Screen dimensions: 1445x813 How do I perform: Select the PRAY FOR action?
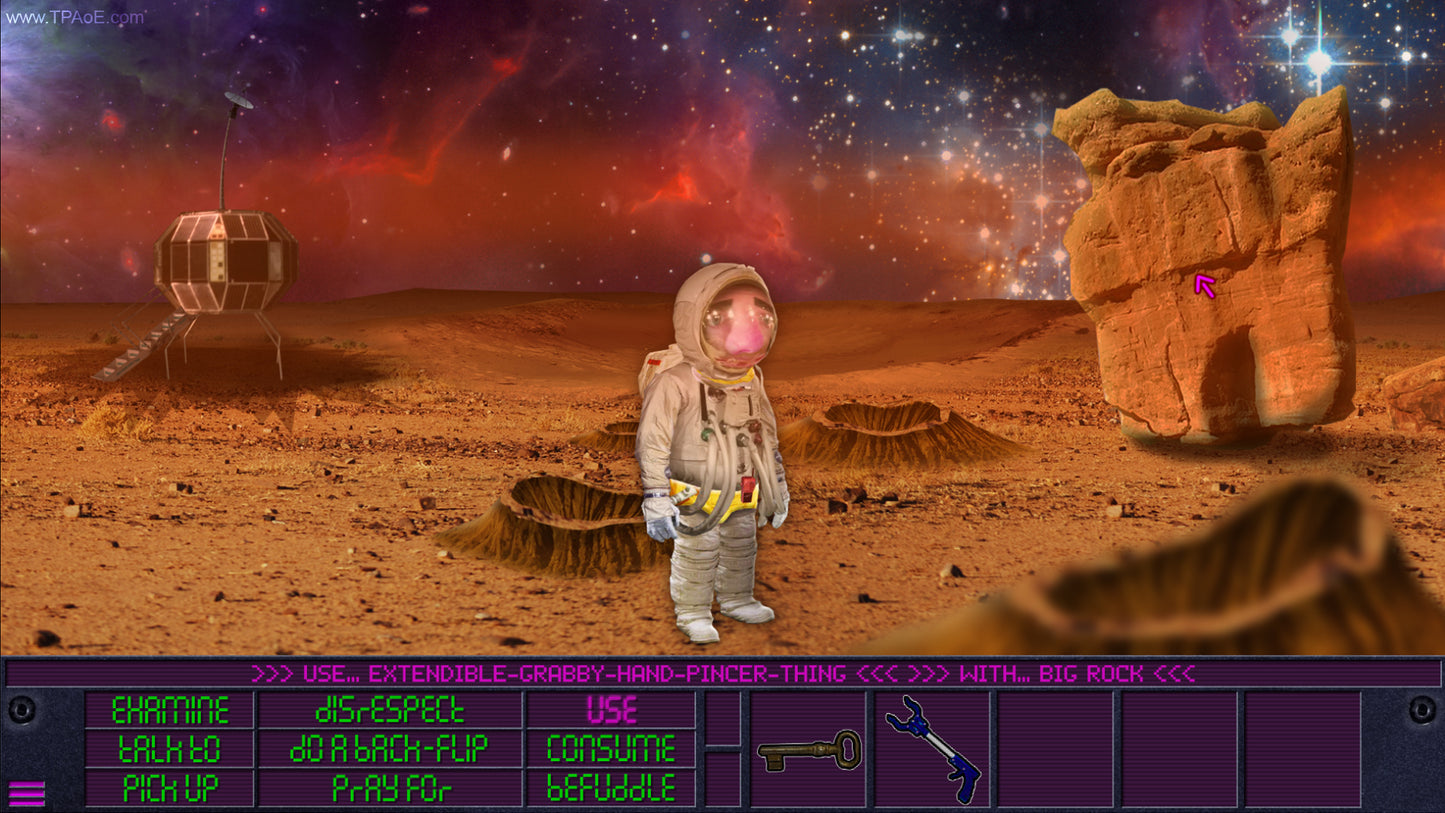[x=390, y=786]
